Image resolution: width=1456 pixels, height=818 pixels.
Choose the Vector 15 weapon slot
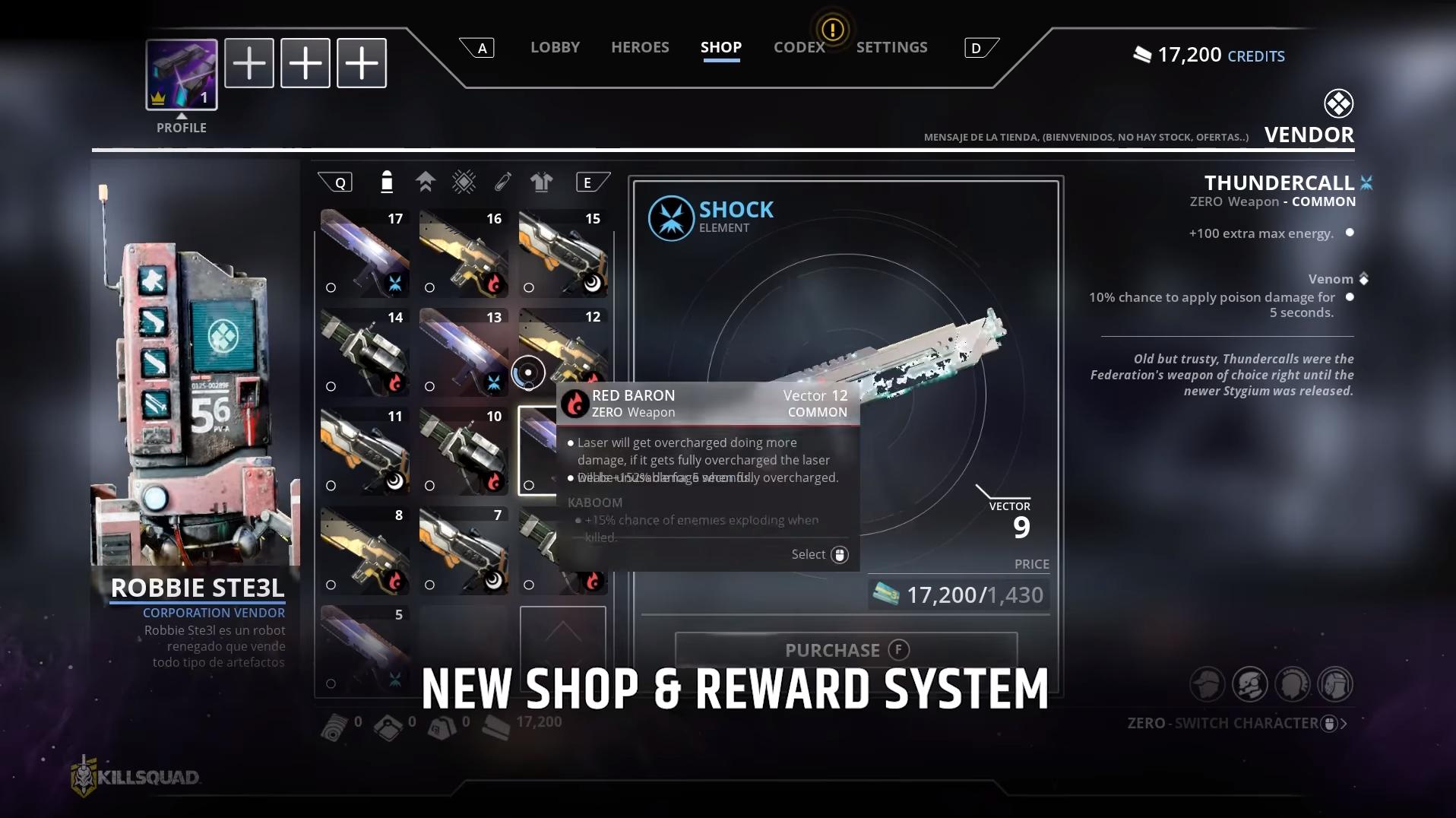click(x=562, y=253)
